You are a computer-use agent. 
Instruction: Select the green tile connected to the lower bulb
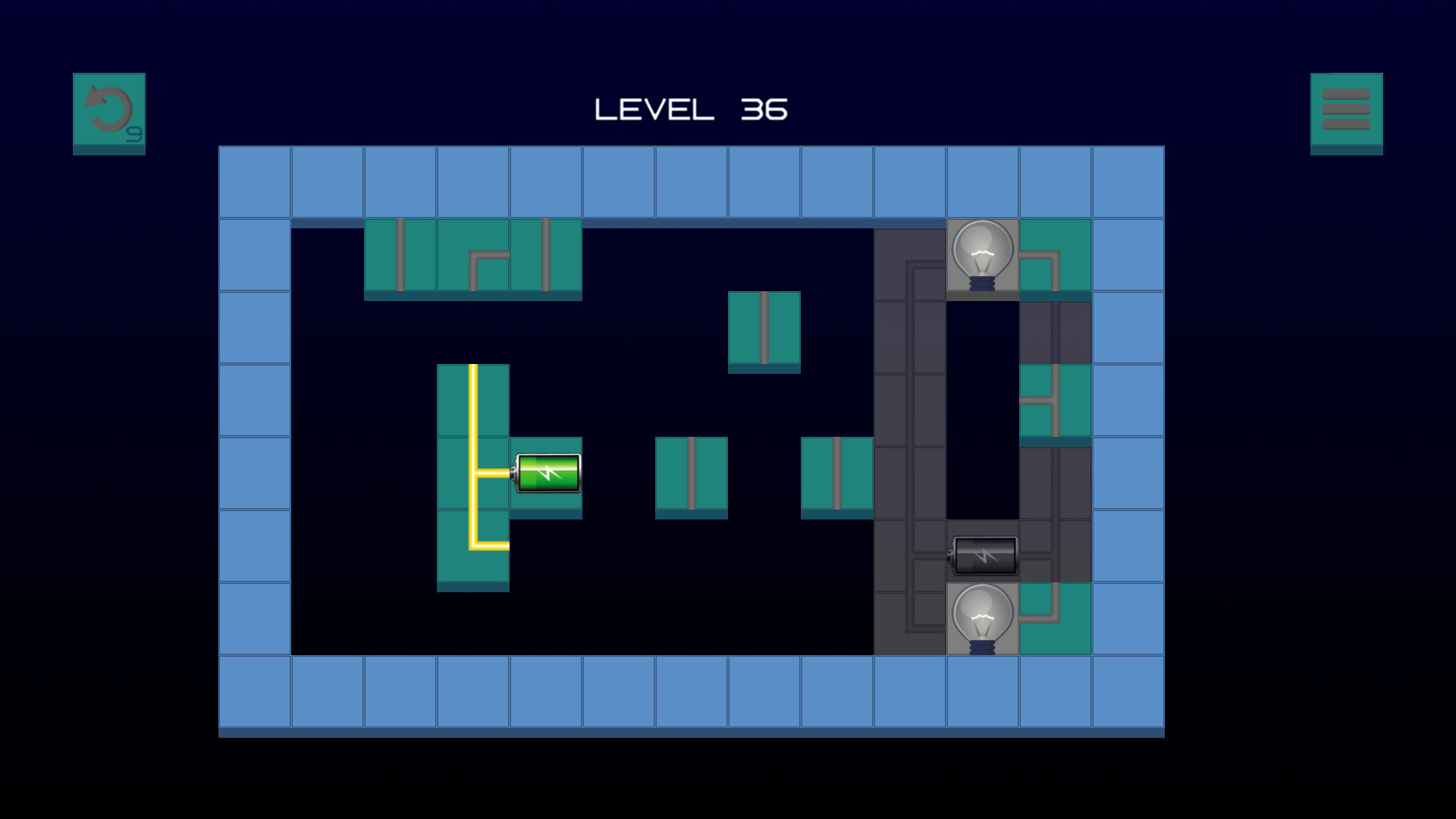click(x=1054, y=620)
